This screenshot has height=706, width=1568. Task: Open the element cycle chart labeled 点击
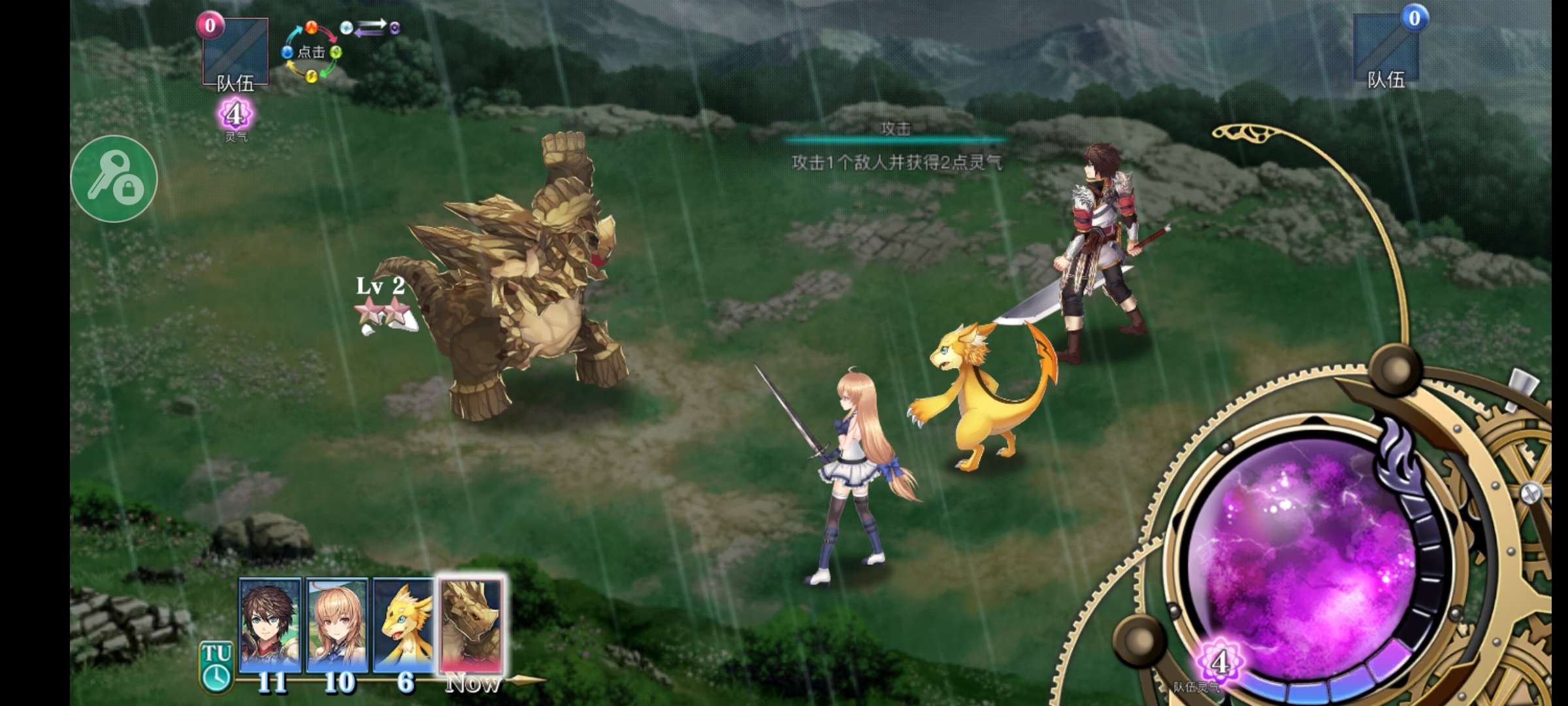point(312,52)
